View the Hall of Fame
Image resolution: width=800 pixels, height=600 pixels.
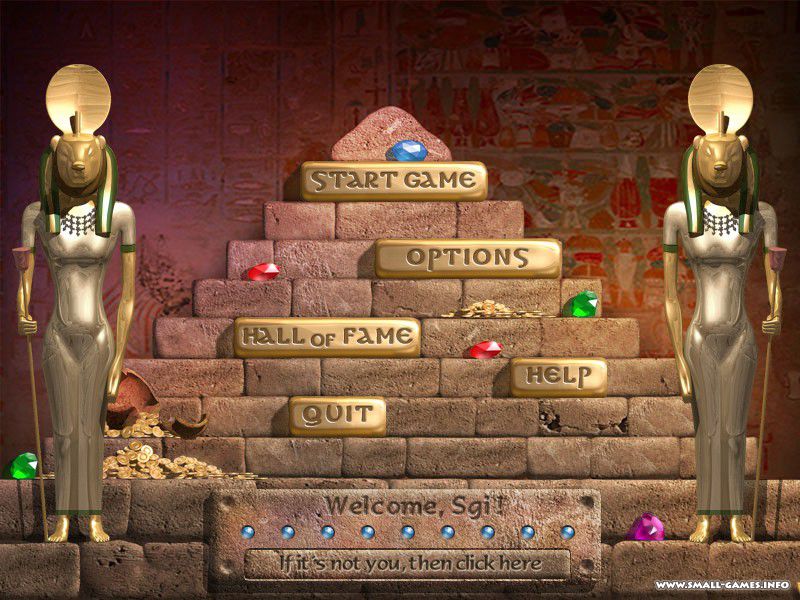[326, 337]
